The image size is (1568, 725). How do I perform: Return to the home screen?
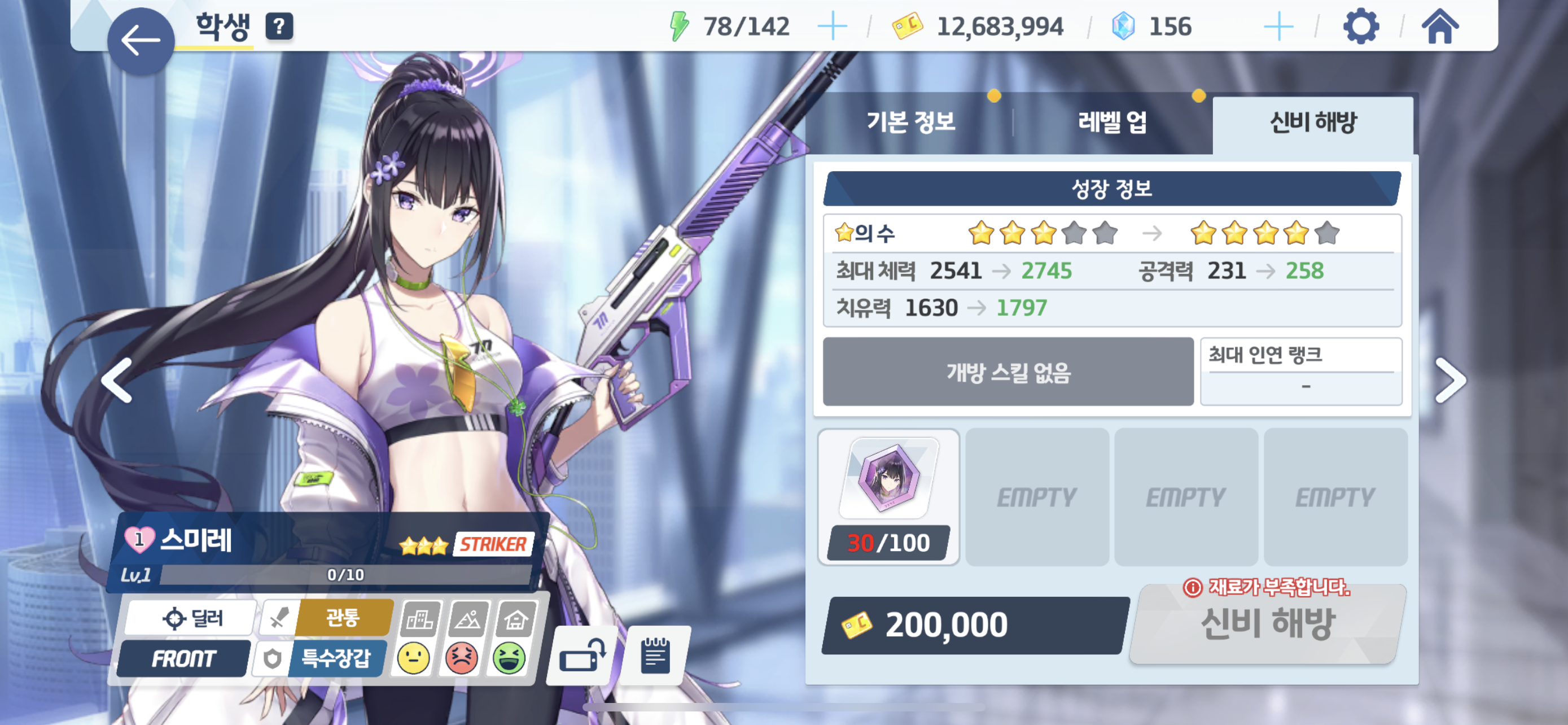1439,27
